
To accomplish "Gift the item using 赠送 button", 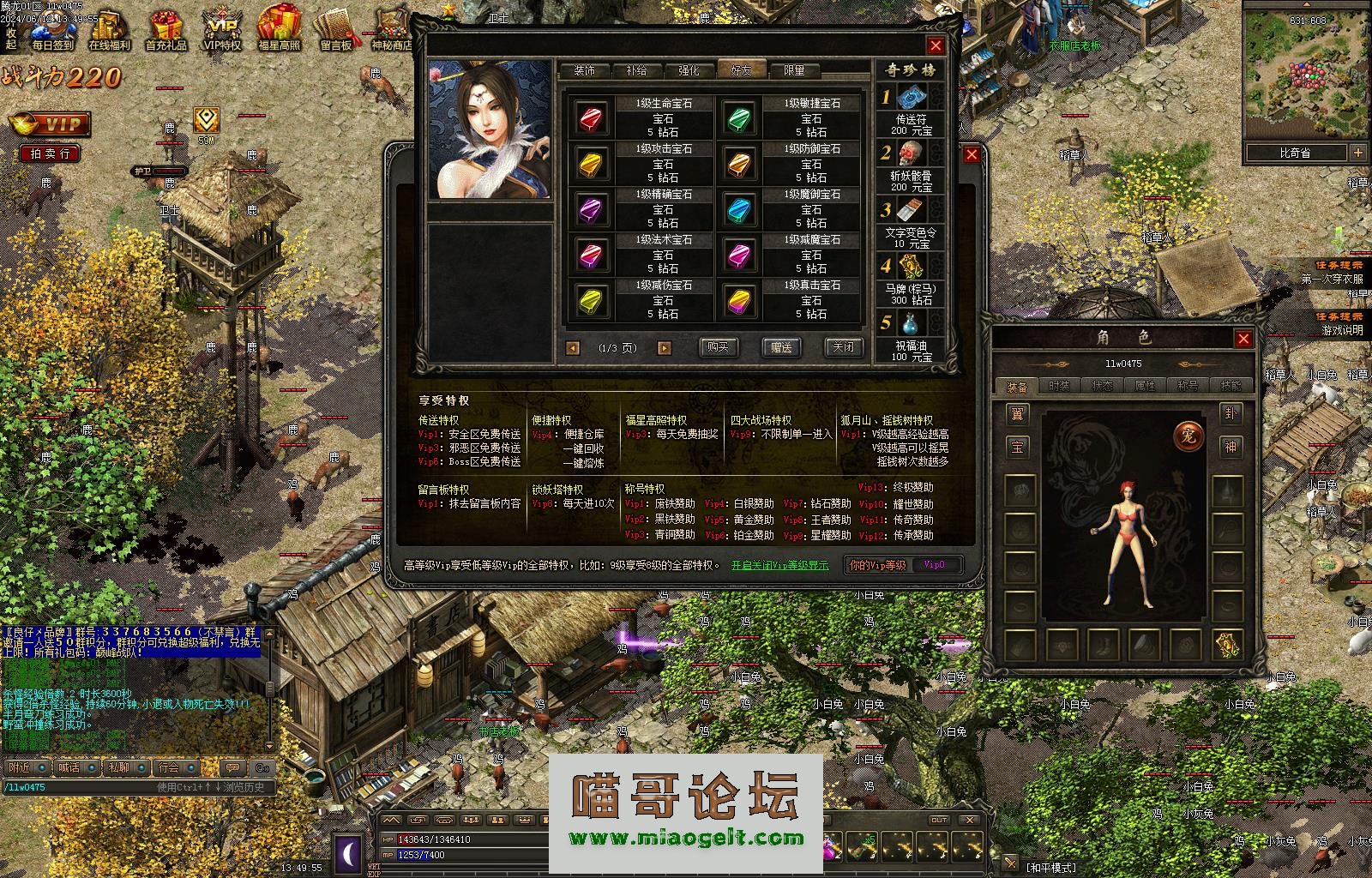I will (x=781, y=347).
